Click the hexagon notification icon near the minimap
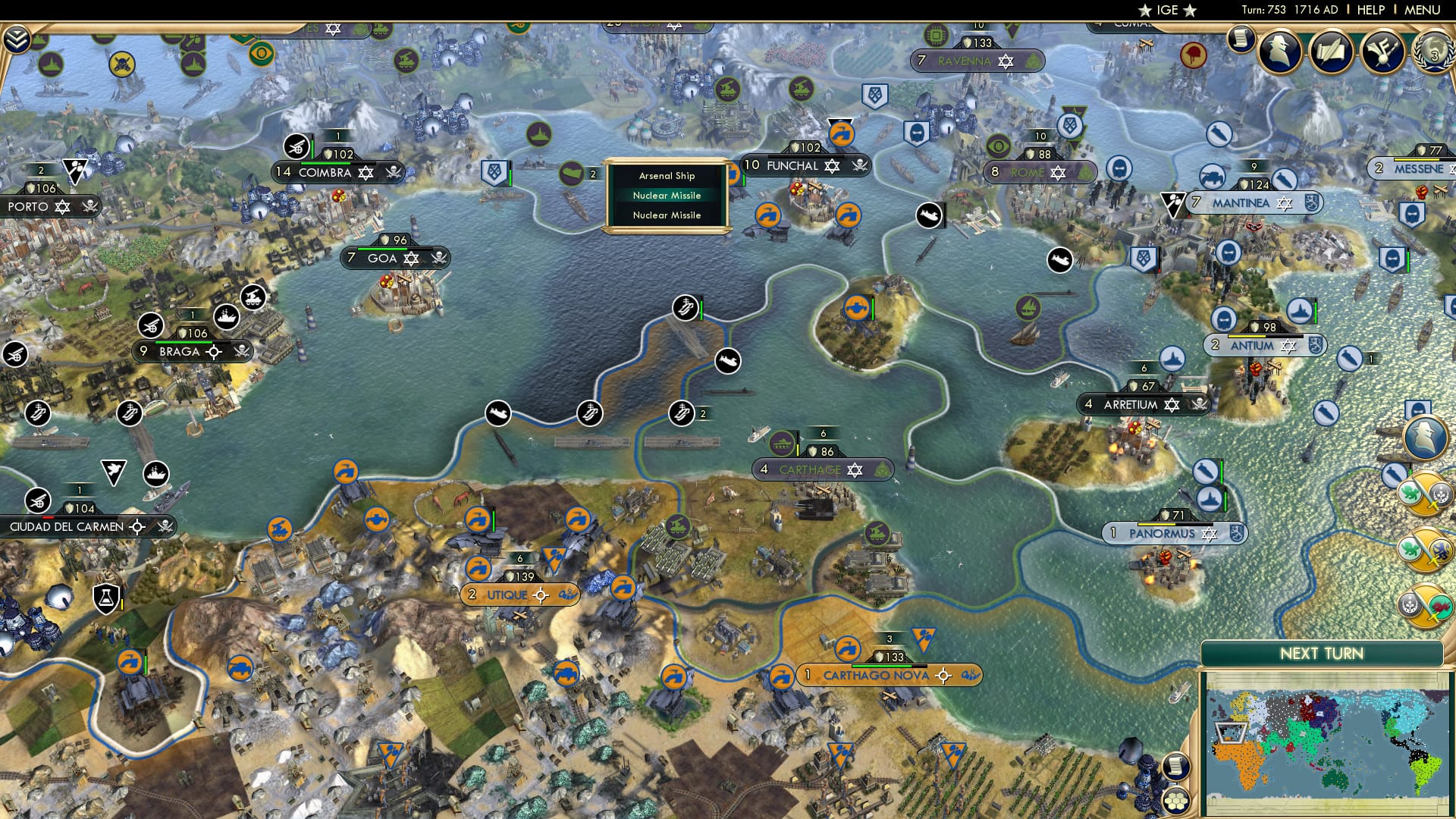 tap(1175, 801)
